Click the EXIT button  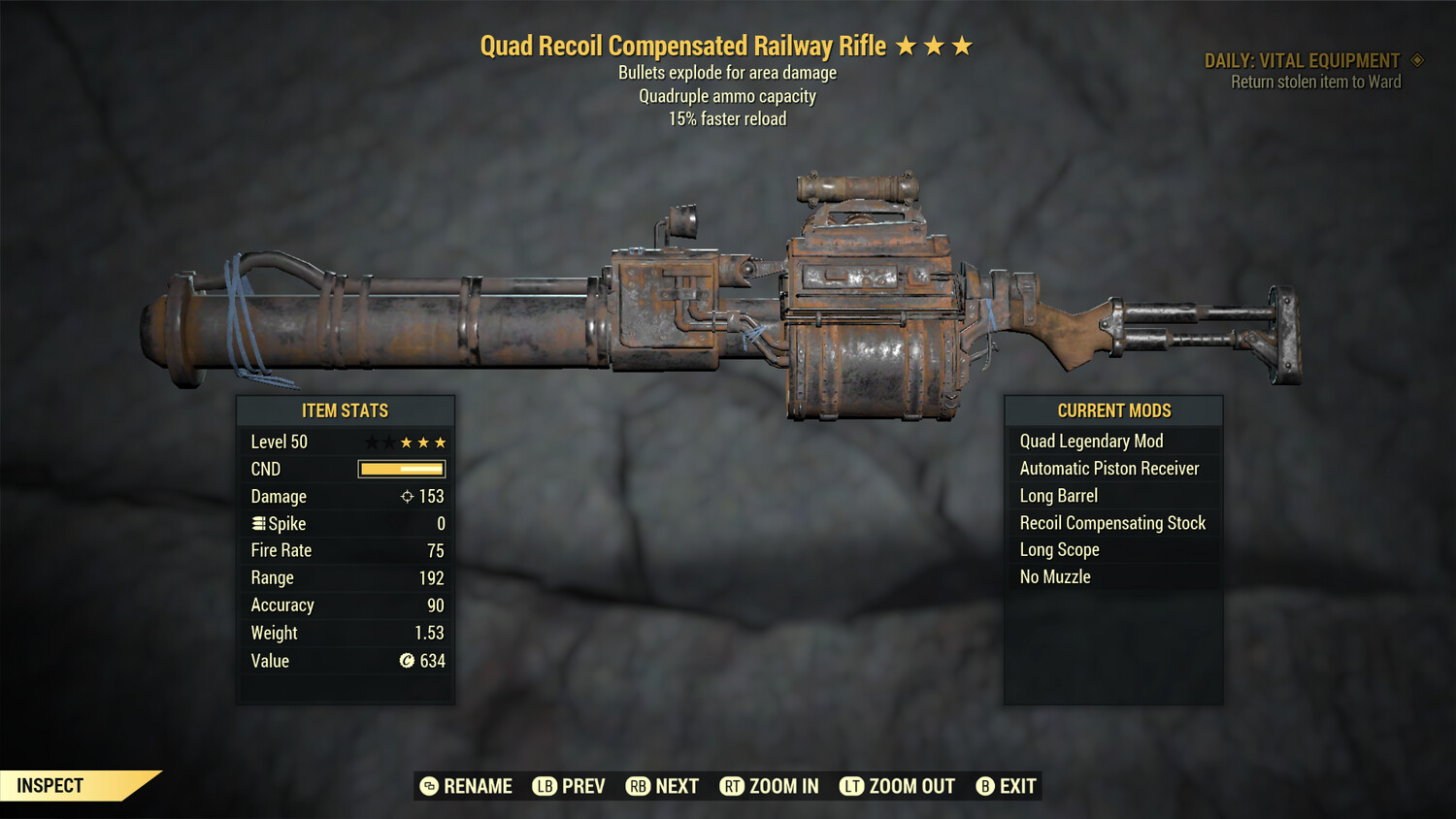click(x=1016, y=786)
